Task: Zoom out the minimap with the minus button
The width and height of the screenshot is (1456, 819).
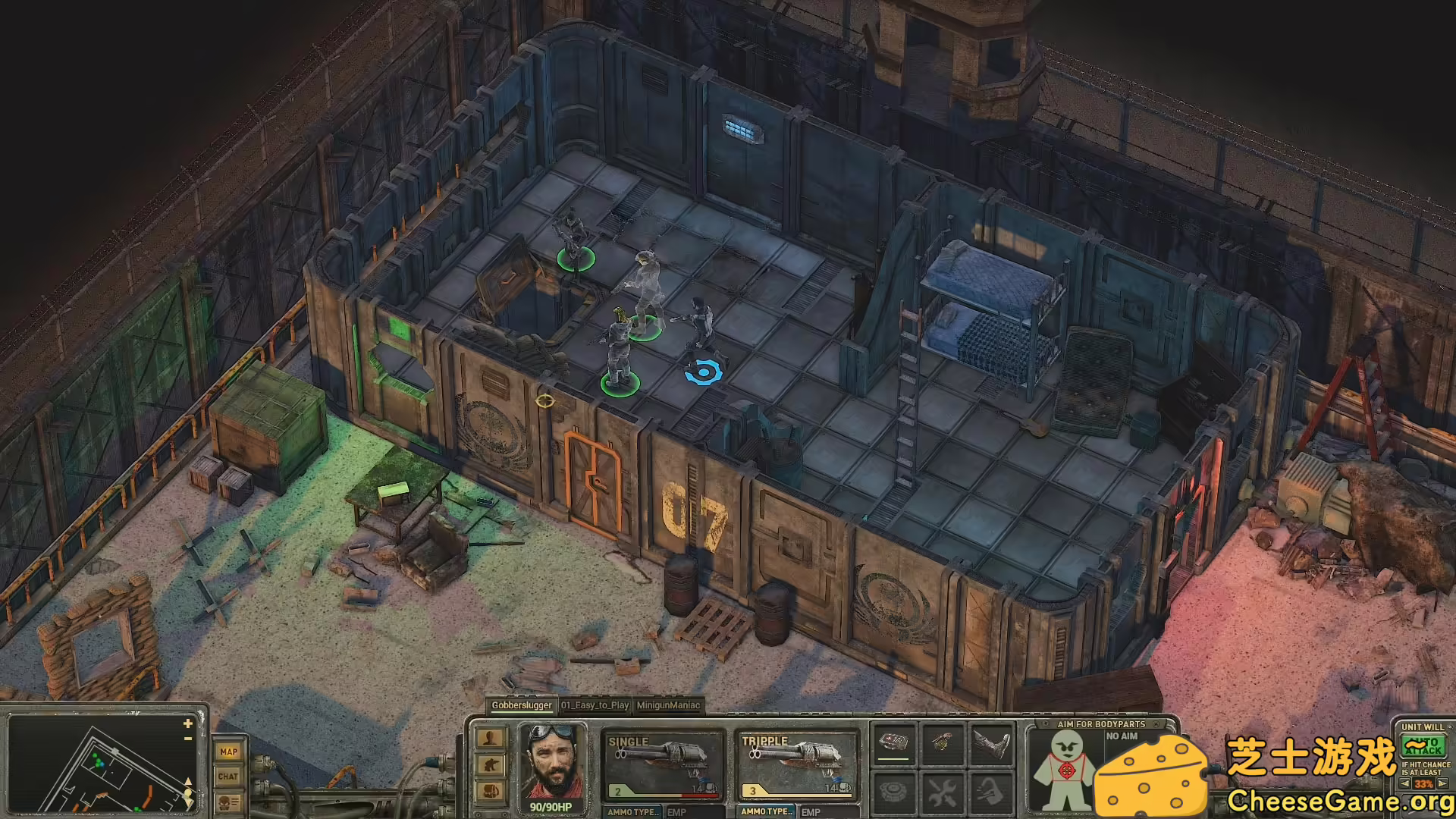Action: tap(188, 738)
